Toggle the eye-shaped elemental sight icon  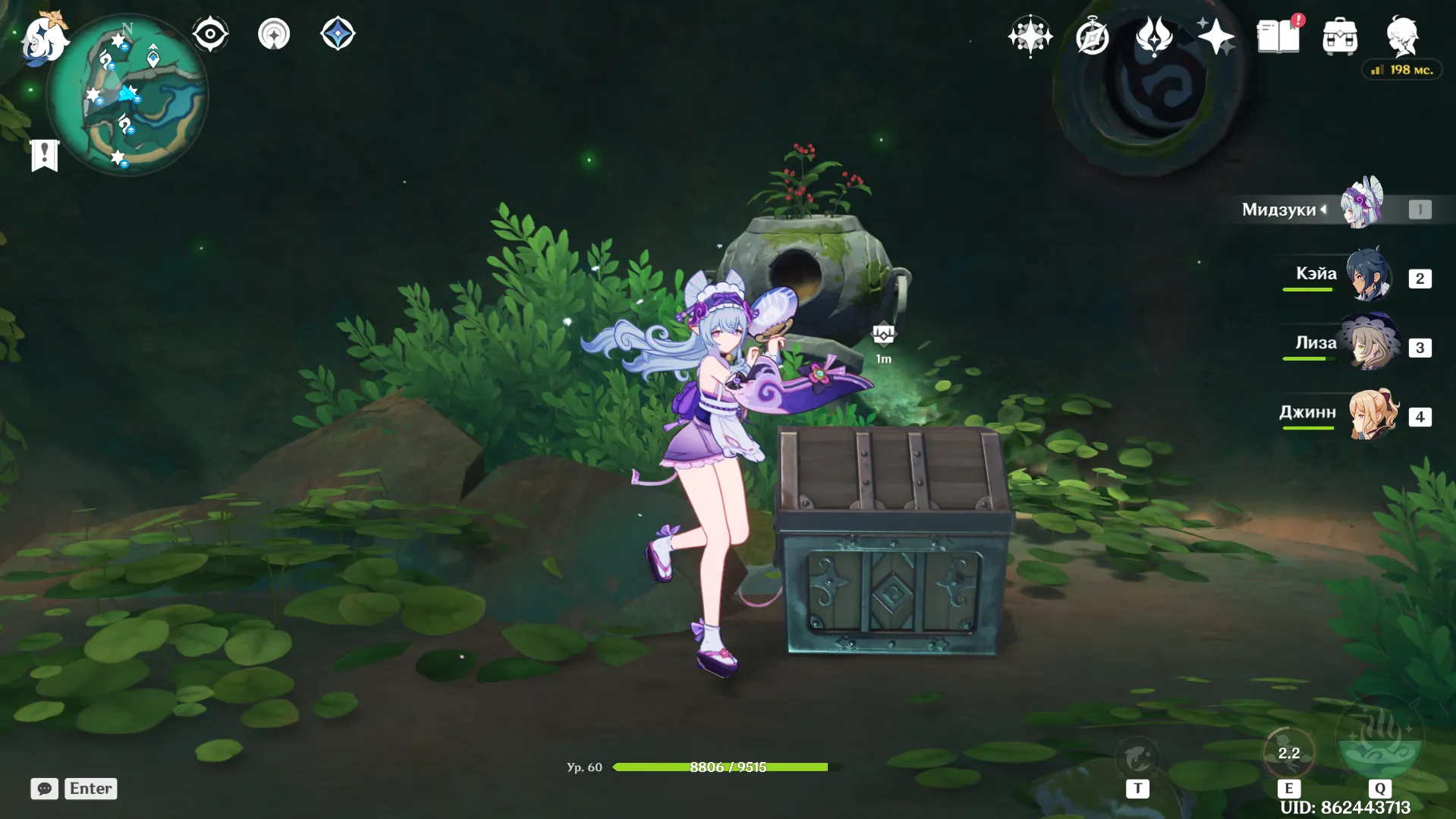tap(210, 34)
